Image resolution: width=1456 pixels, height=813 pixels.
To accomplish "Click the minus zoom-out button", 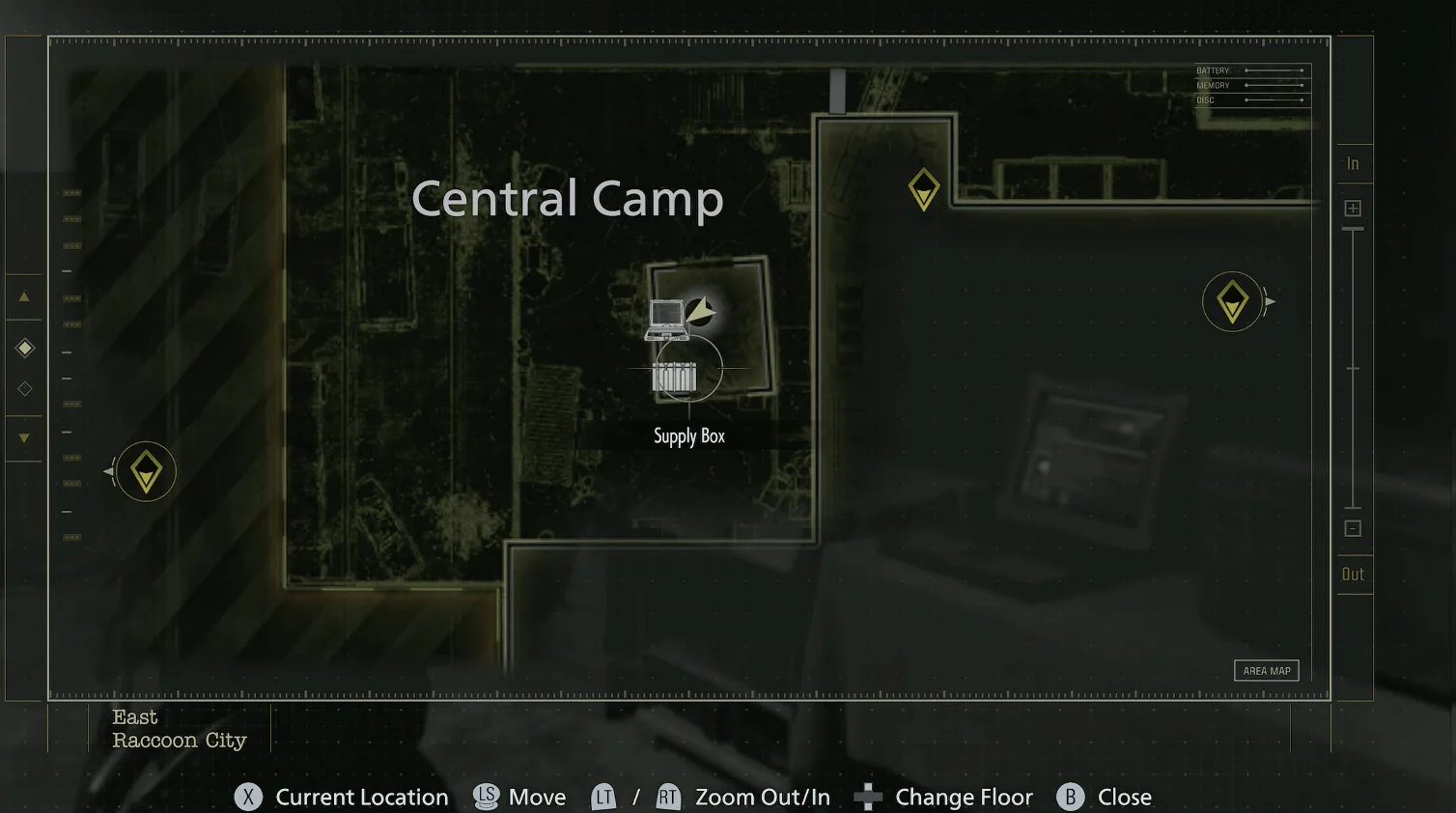I will (x=1353, y=529).
